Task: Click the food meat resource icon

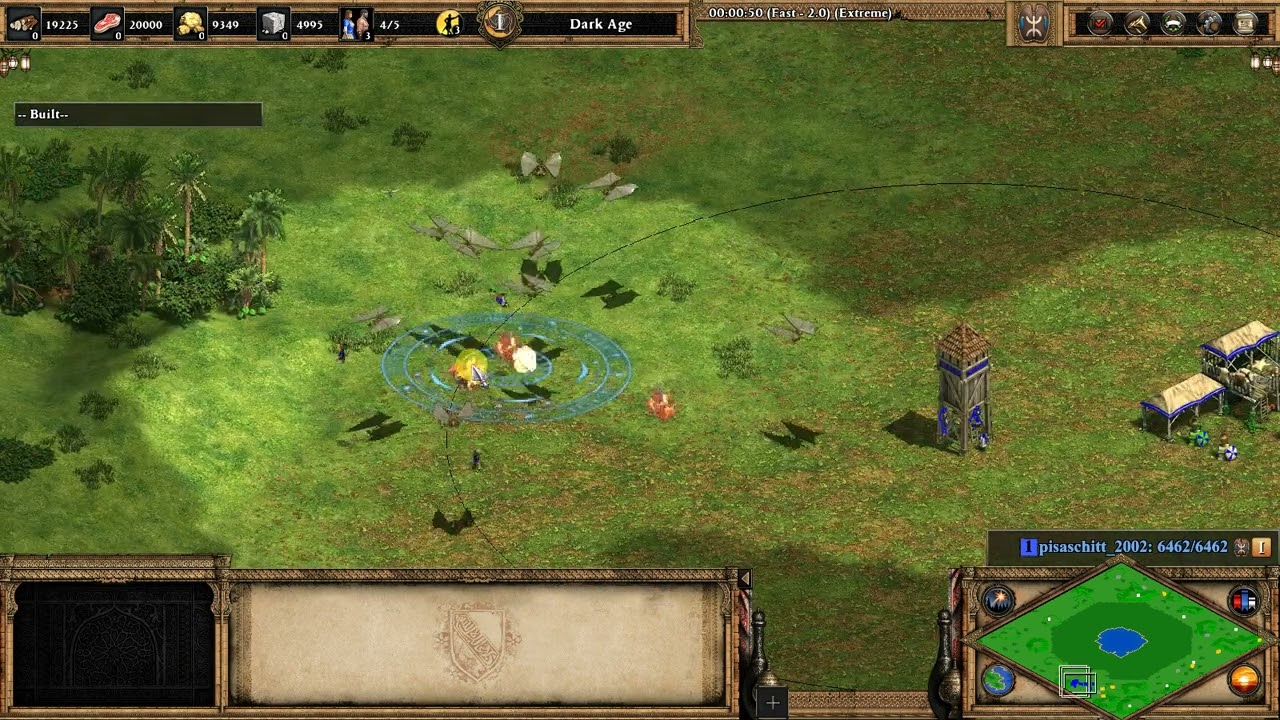Action: coord(107,23)
